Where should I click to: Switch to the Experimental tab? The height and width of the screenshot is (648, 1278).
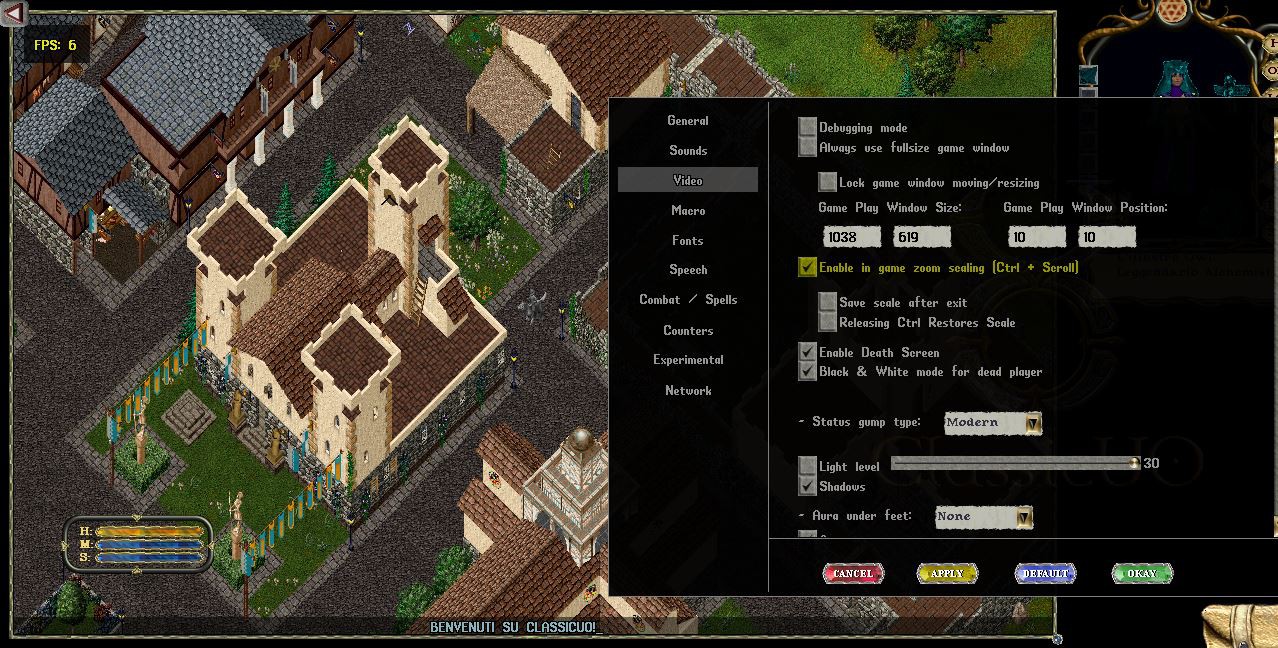point(688,360)
